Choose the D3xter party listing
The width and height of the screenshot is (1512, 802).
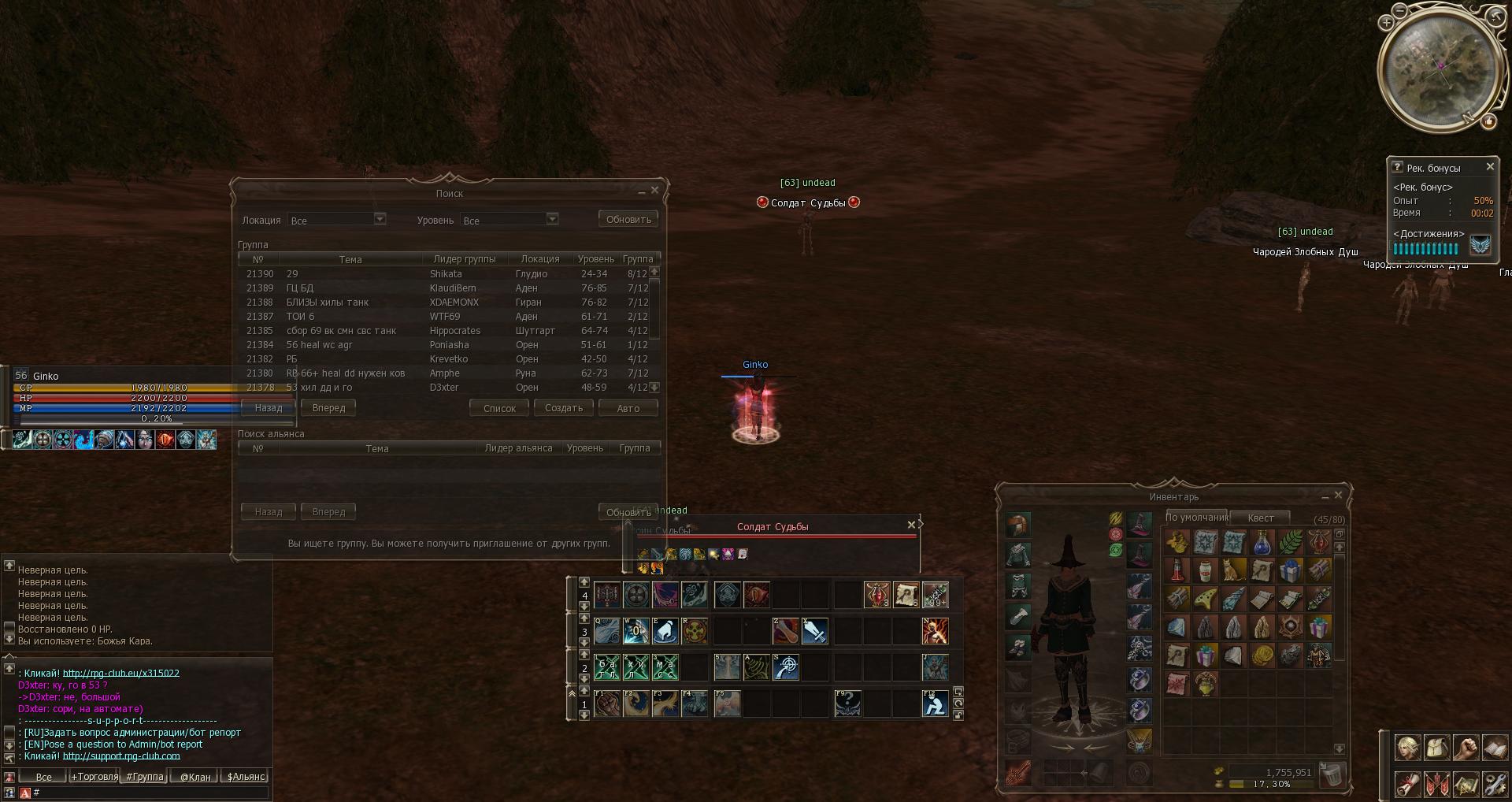point(446,388)
